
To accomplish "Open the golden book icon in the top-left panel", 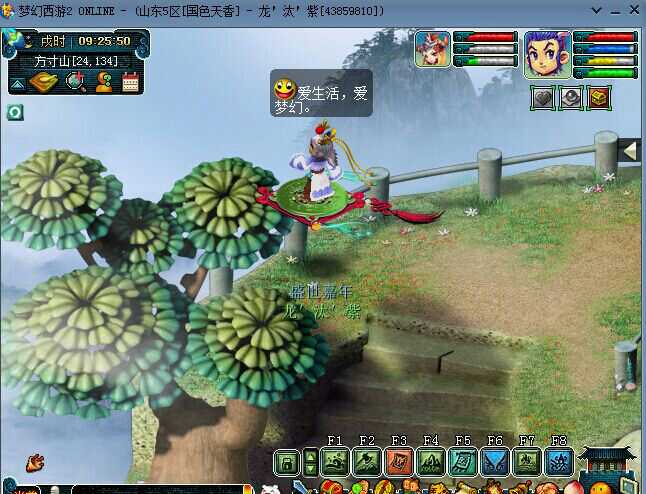I will [x=44, y=82].
